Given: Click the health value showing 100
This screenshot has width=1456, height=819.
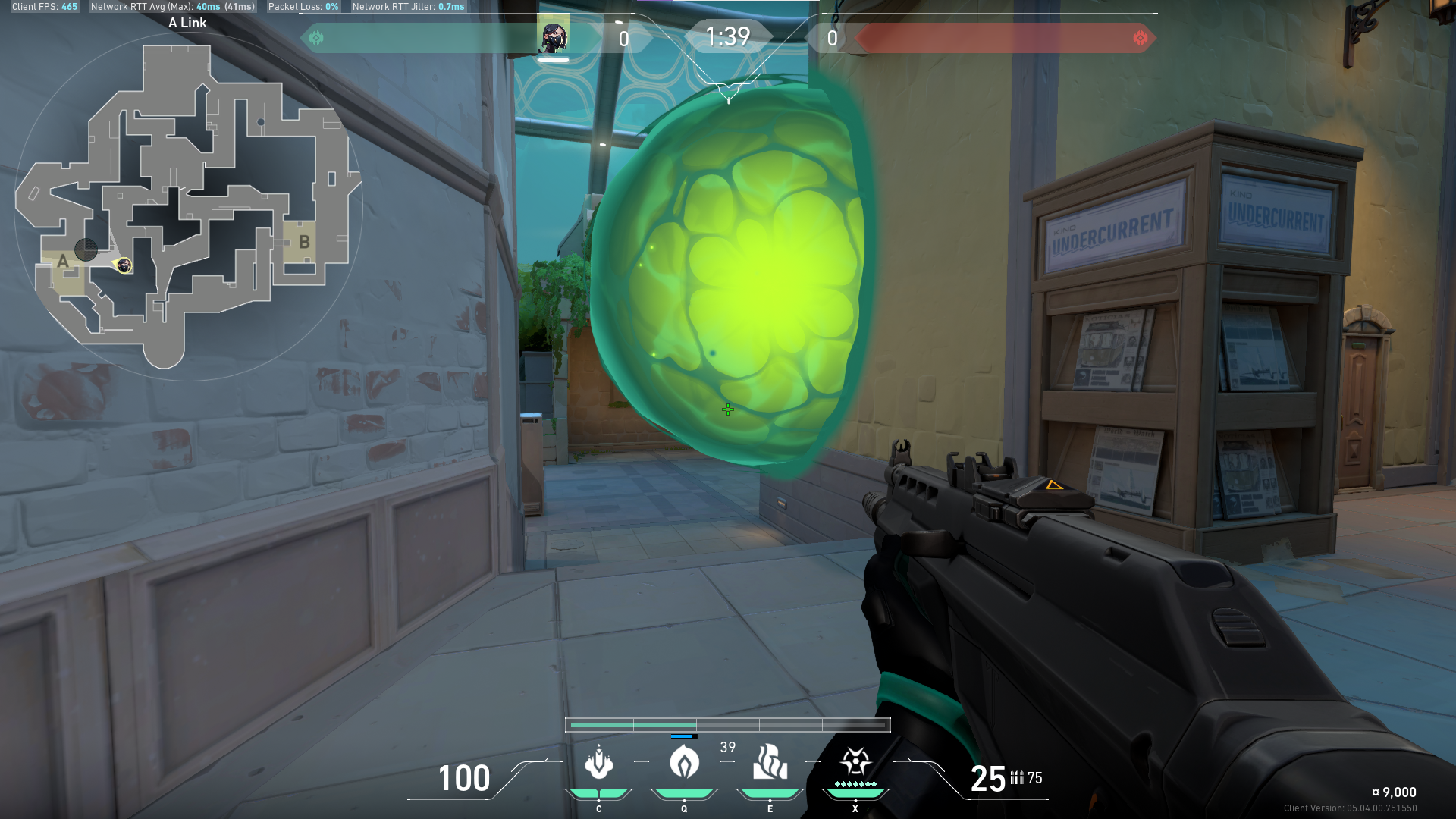Looking at the screenshot, I should point(464,780).
